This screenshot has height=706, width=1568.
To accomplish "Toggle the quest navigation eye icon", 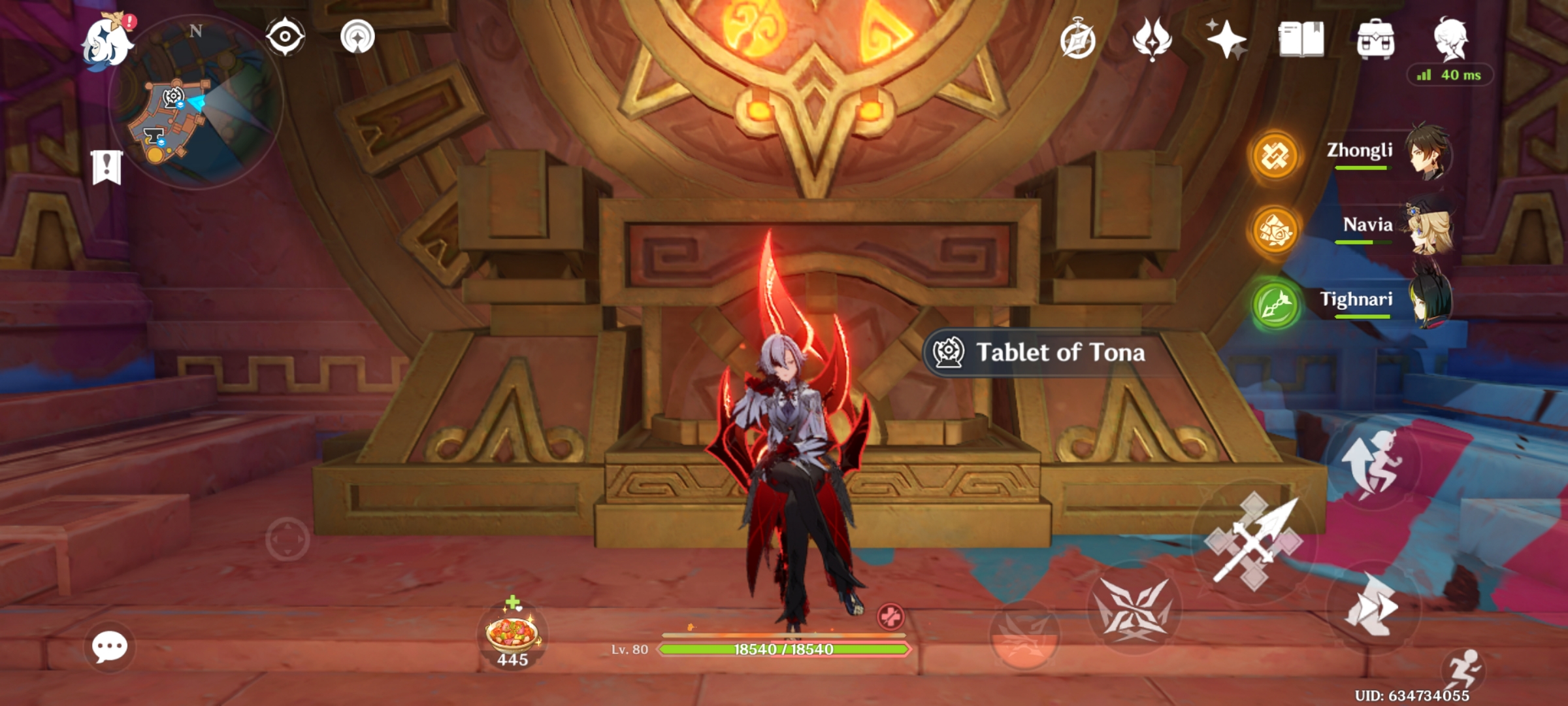I will point(285,37).
